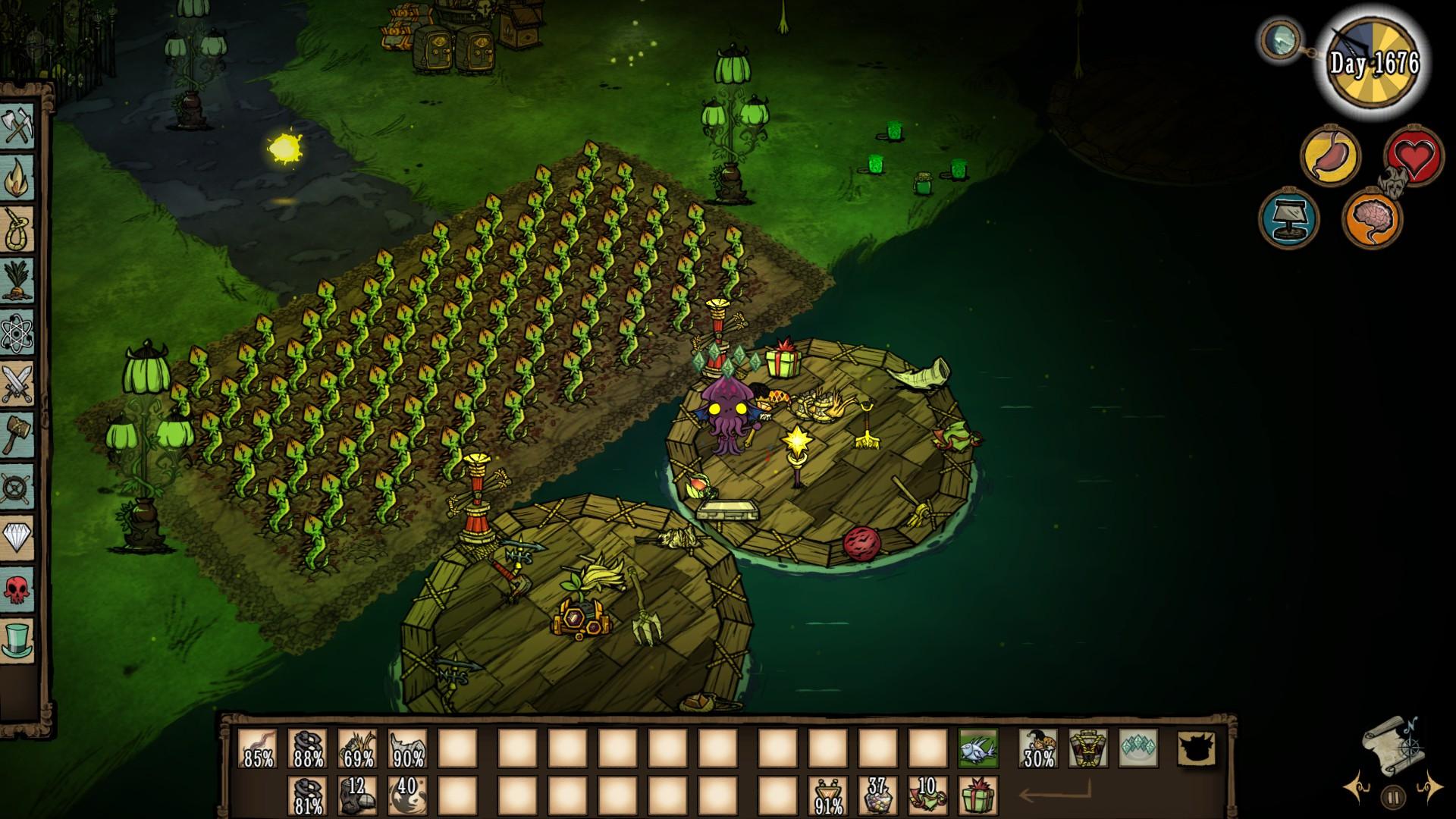Select the candy jar stack of 37

877,796
